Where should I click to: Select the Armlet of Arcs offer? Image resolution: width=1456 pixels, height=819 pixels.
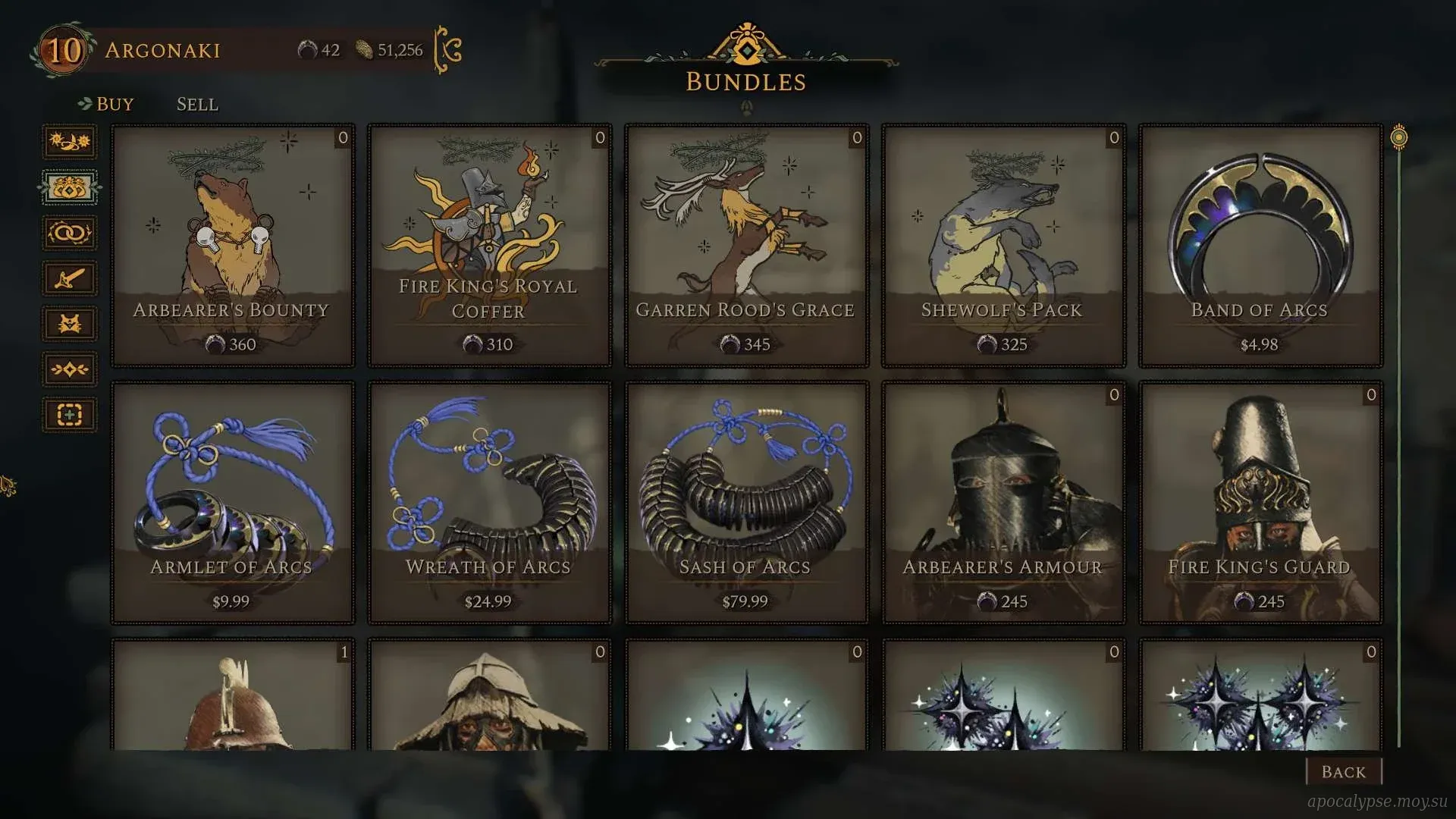tap(232, 503)
